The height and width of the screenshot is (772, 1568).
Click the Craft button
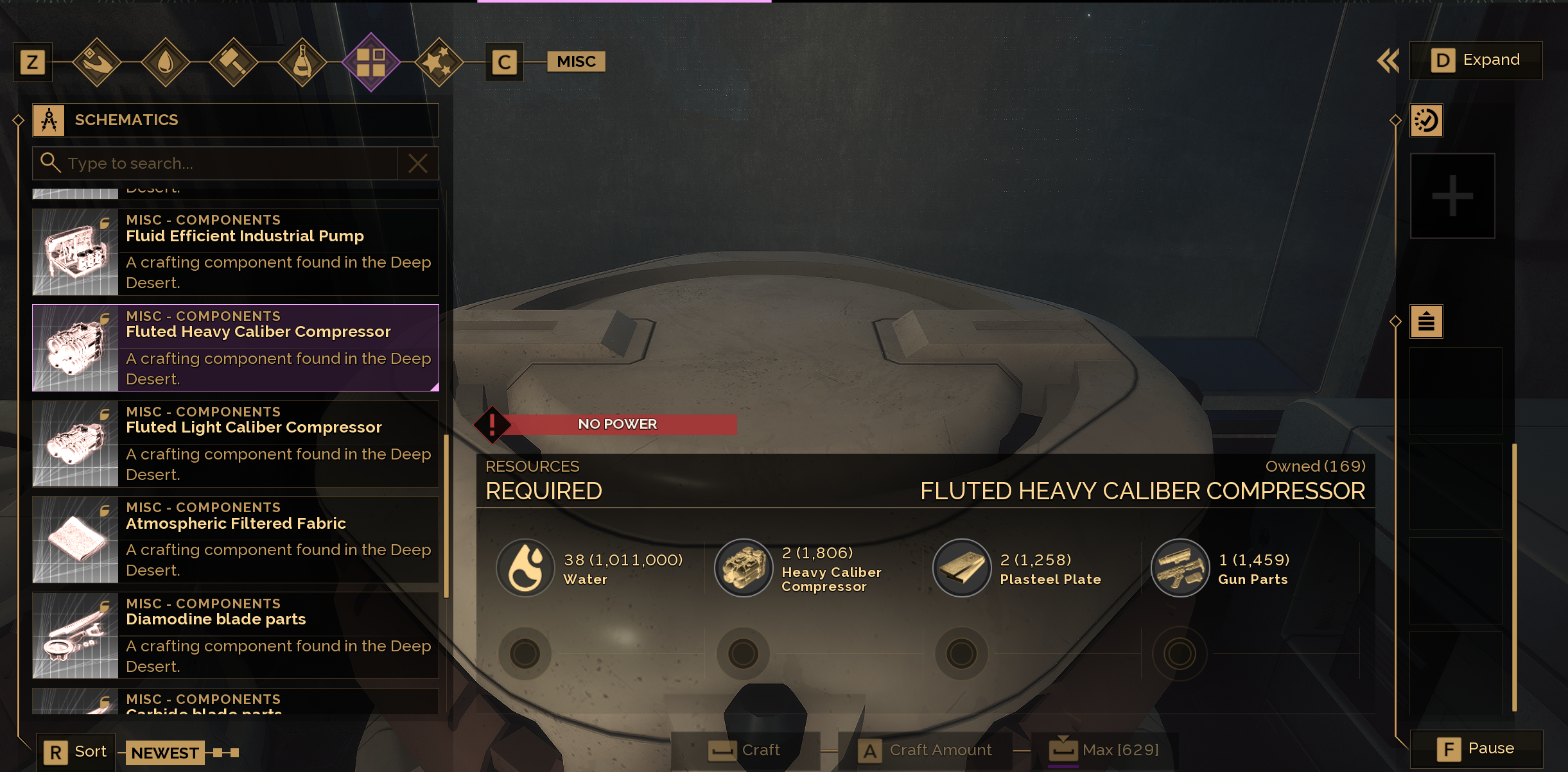[x=745, y=750]
